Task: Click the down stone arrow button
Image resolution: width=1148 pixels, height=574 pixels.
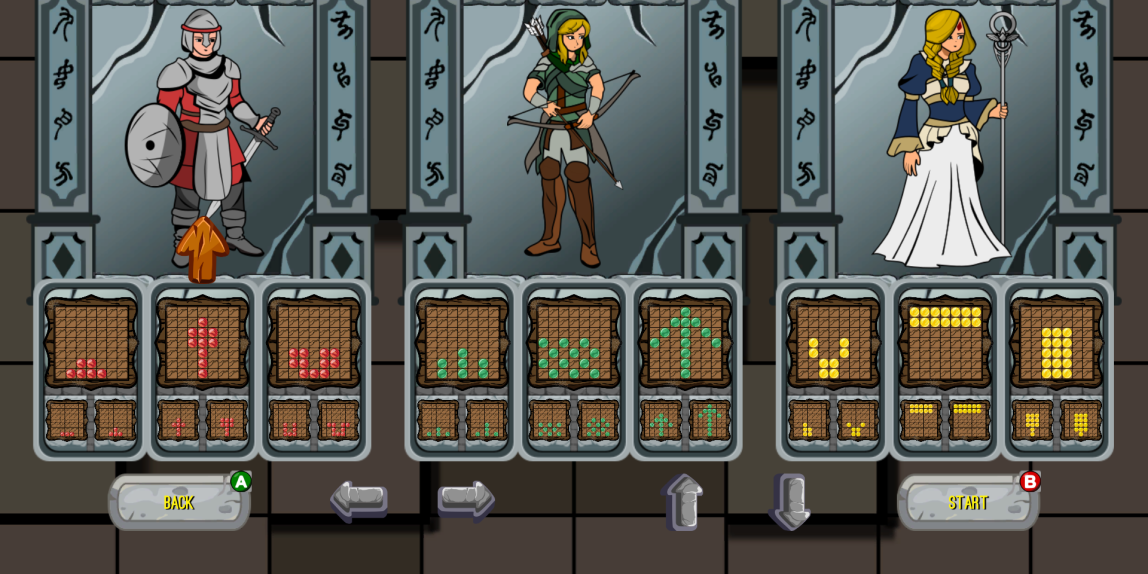Action: (789, 501)
